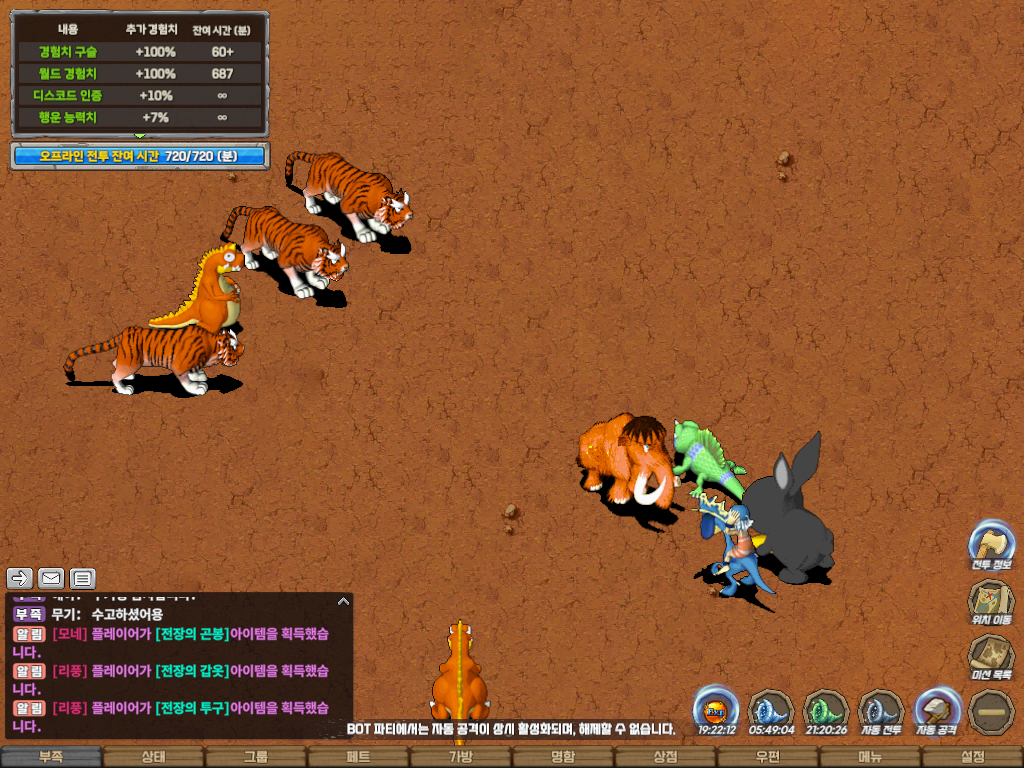Open the 상태 (status) tab
The image size is (1024, 768).
click(153, 757)
